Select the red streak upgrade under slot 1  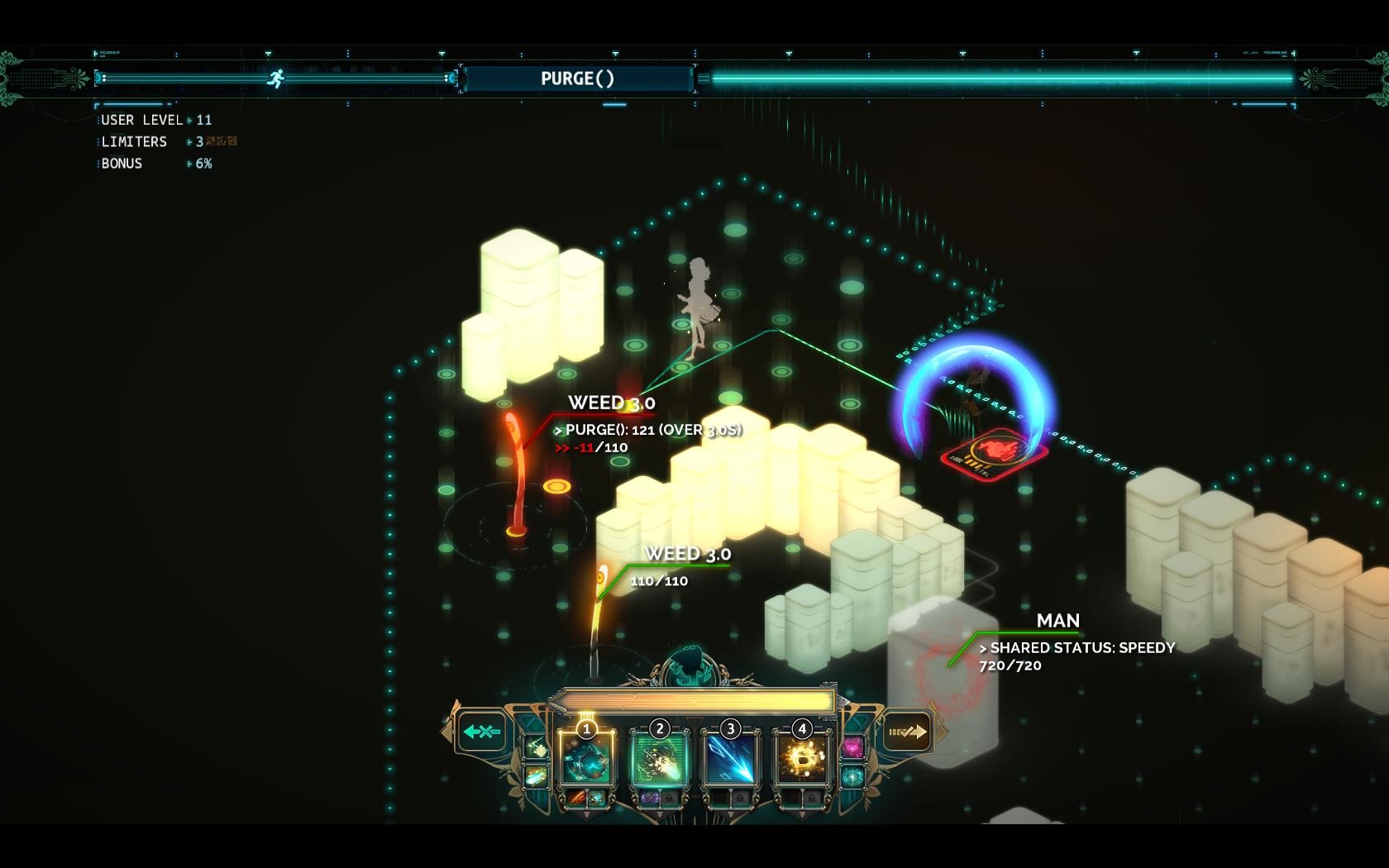tap(577, 799)
